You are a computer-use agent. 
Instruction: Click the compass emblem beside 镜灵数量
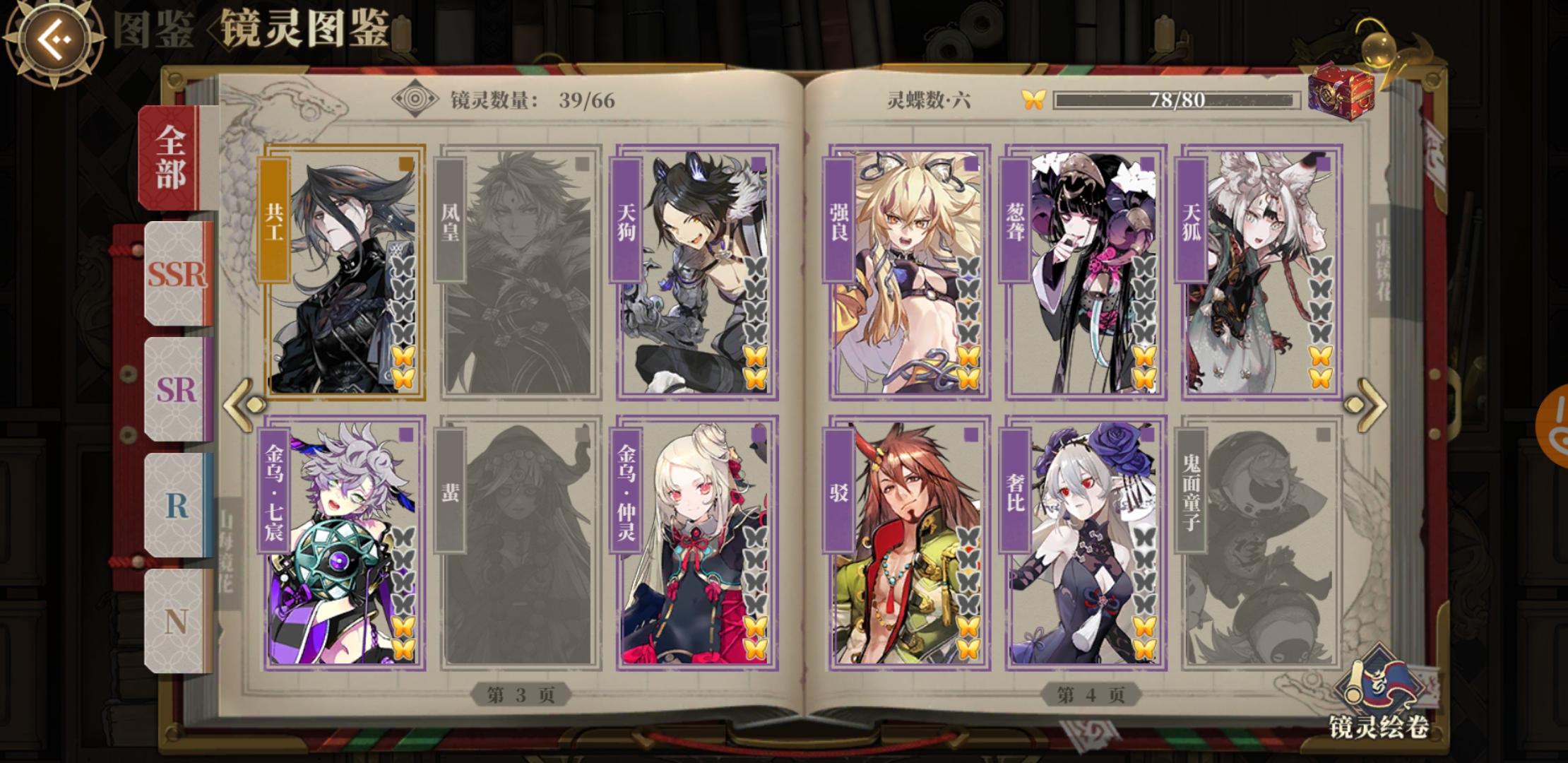[414, 98]
